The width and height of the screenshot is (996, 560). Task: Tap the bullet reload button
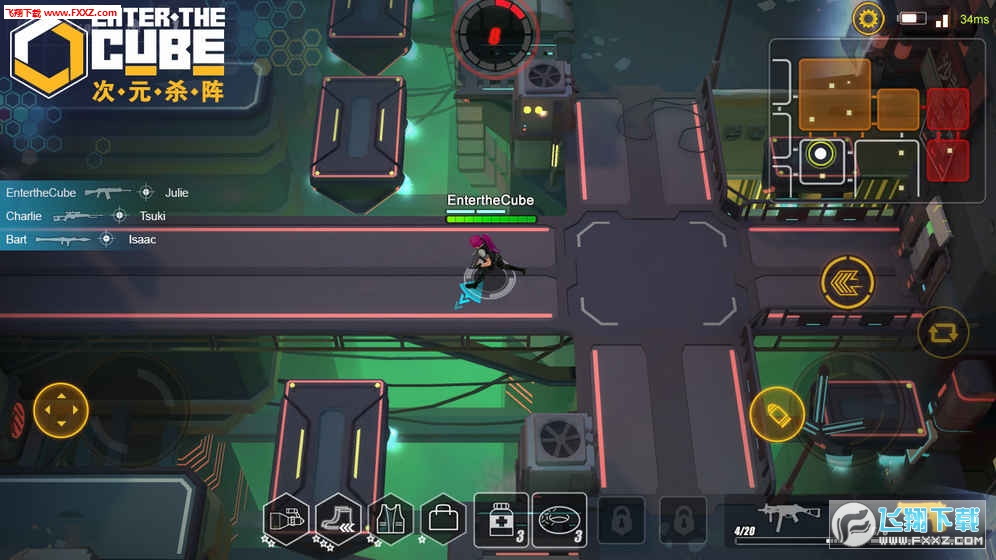coord(776,414)
